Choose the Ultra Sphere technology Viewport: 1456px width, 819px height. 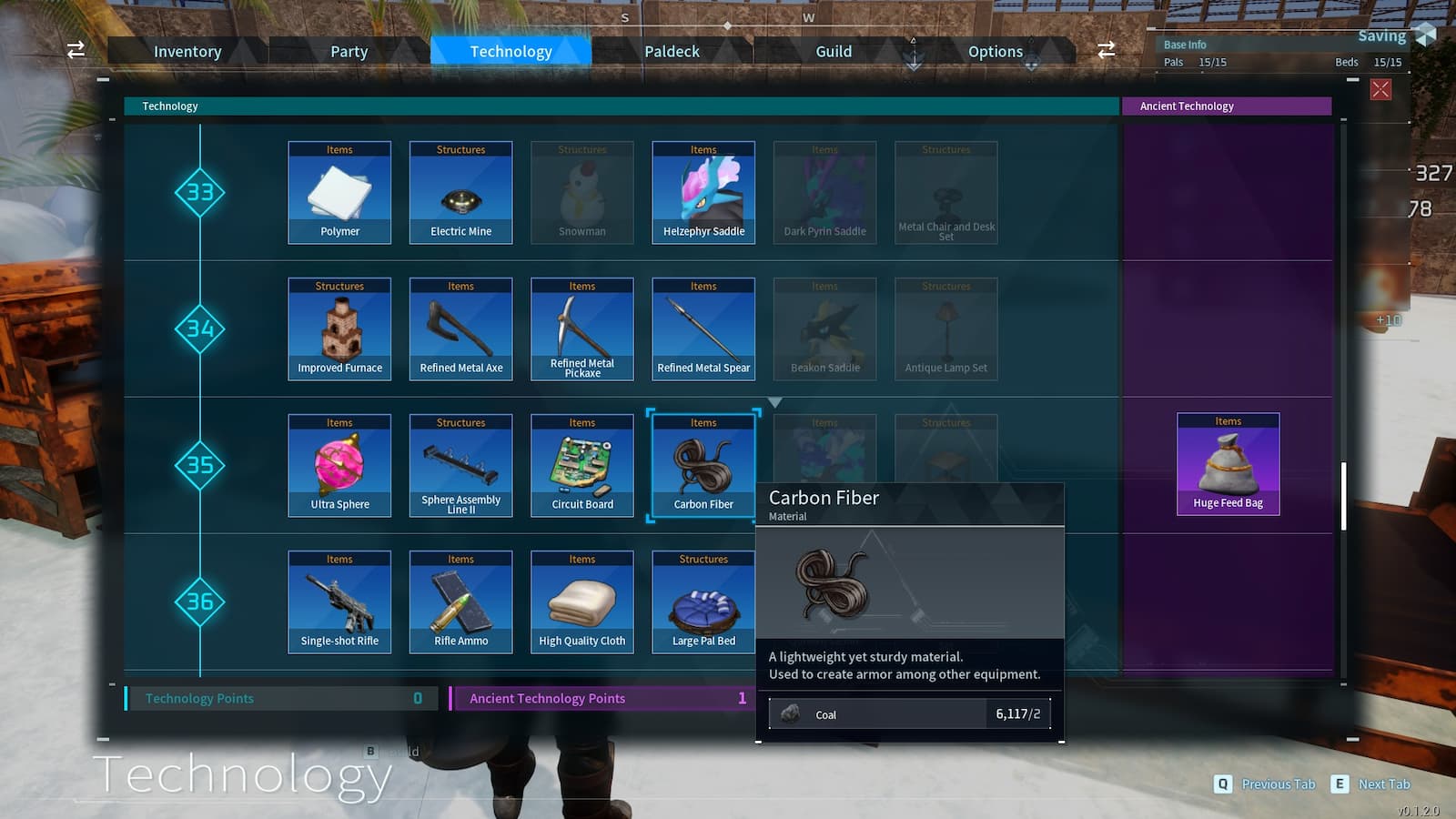(339, 464)
